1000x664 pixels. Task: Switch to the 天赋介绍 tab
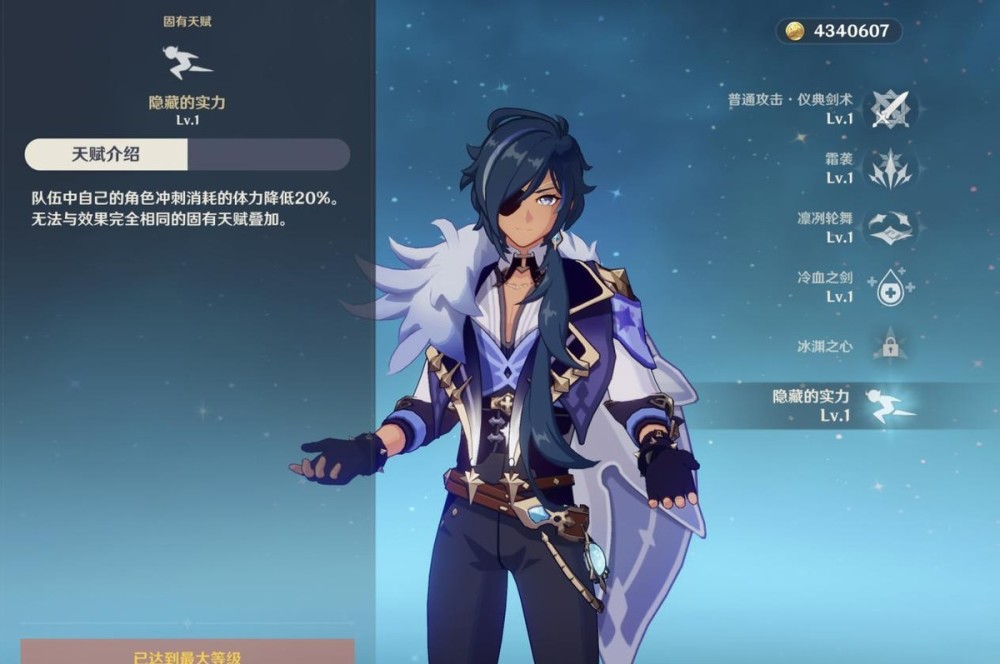[x=106, y=154]
